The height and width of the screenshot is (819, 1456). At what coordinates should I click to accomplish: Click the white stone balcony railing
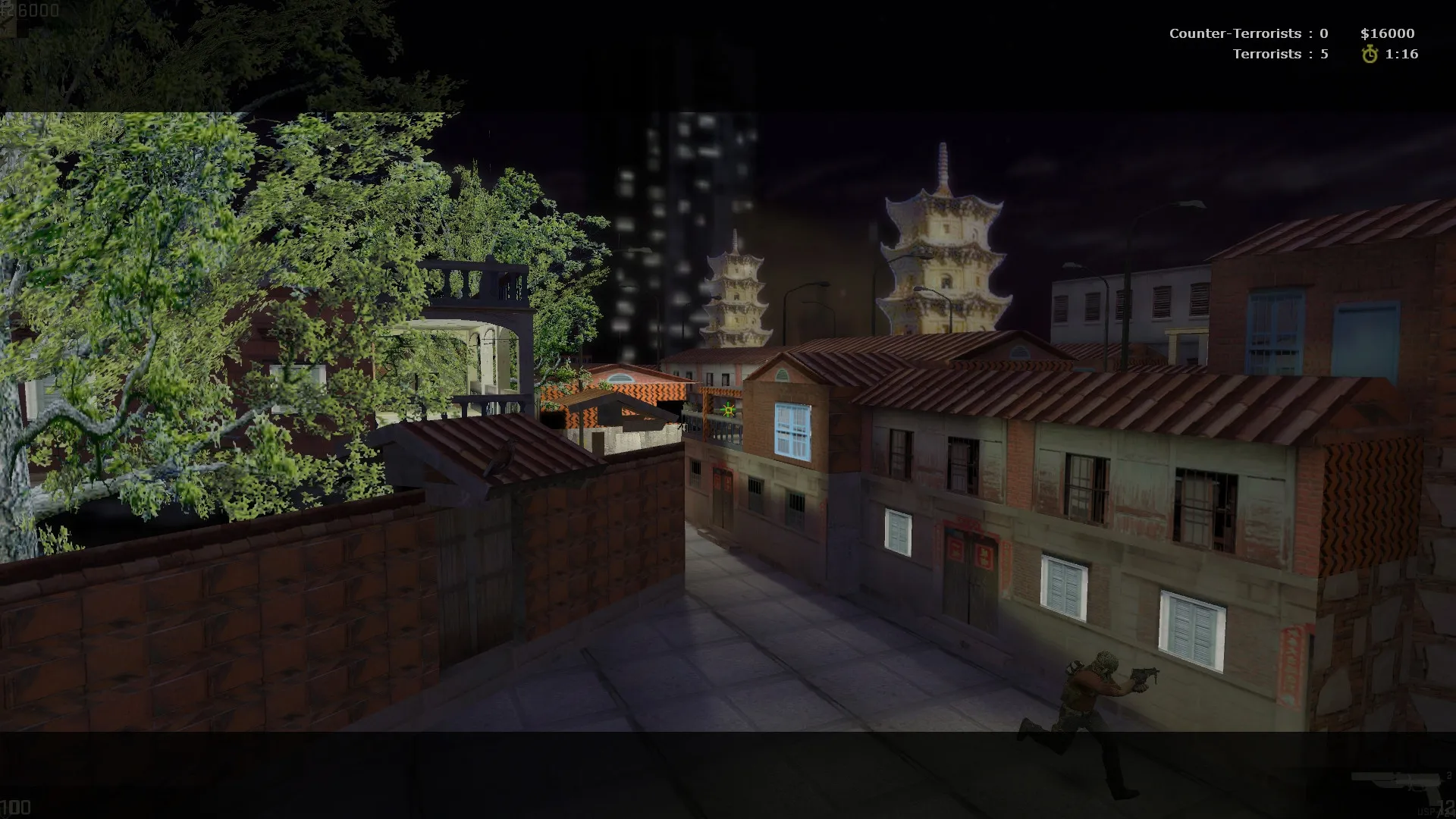coord(469,282)
